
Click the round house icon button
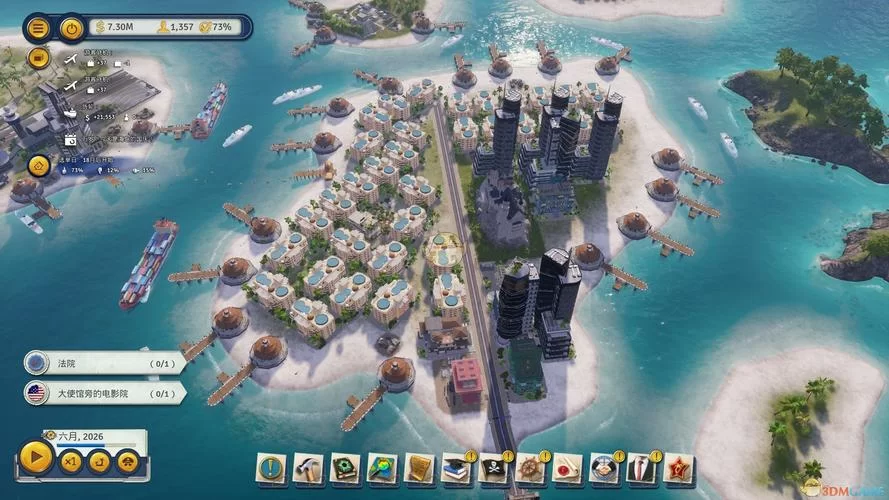pyautogui.click(x=39, y=166)
